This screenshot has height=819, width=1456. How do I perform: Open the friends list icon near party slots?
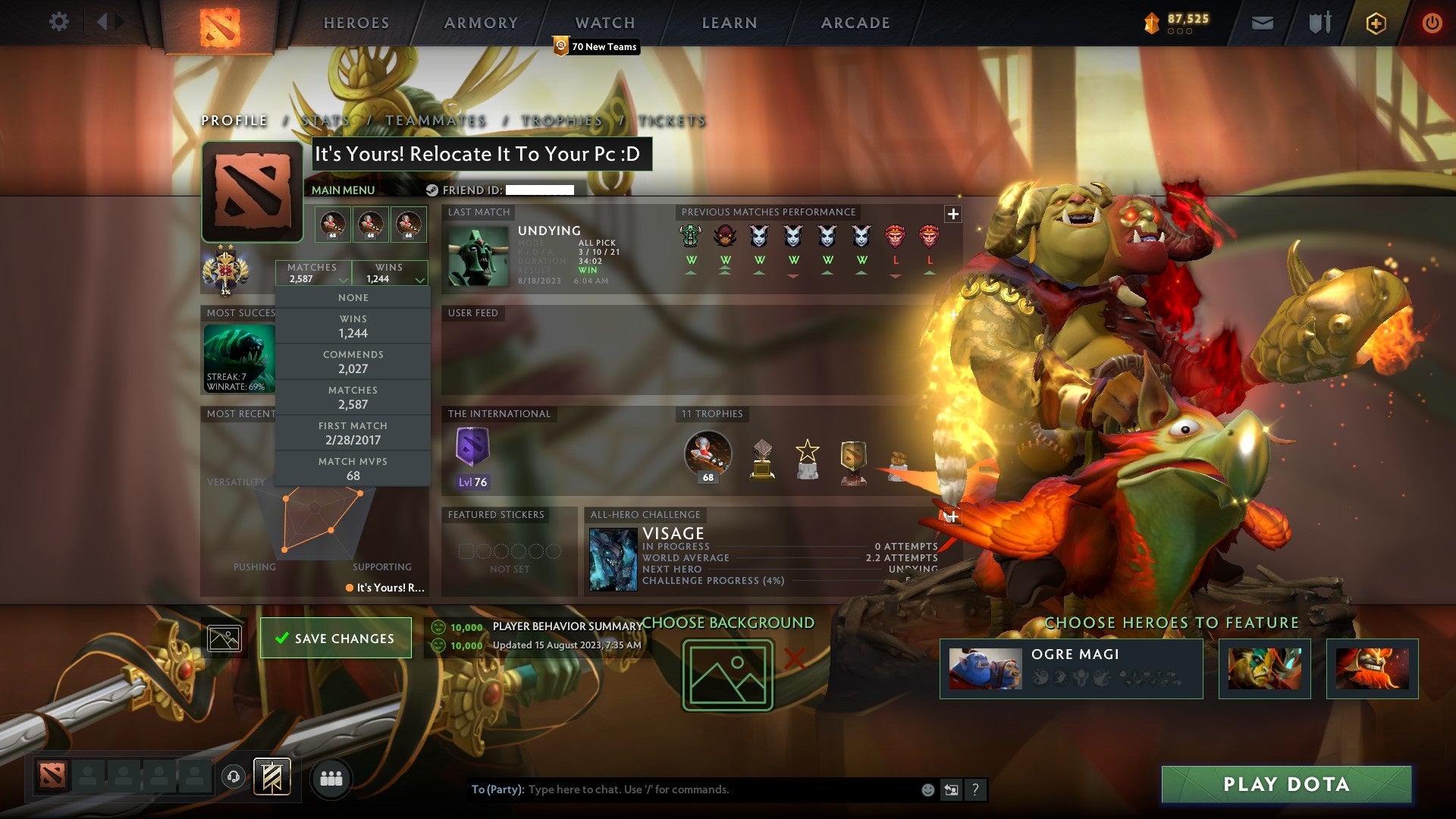pos(331,777)
